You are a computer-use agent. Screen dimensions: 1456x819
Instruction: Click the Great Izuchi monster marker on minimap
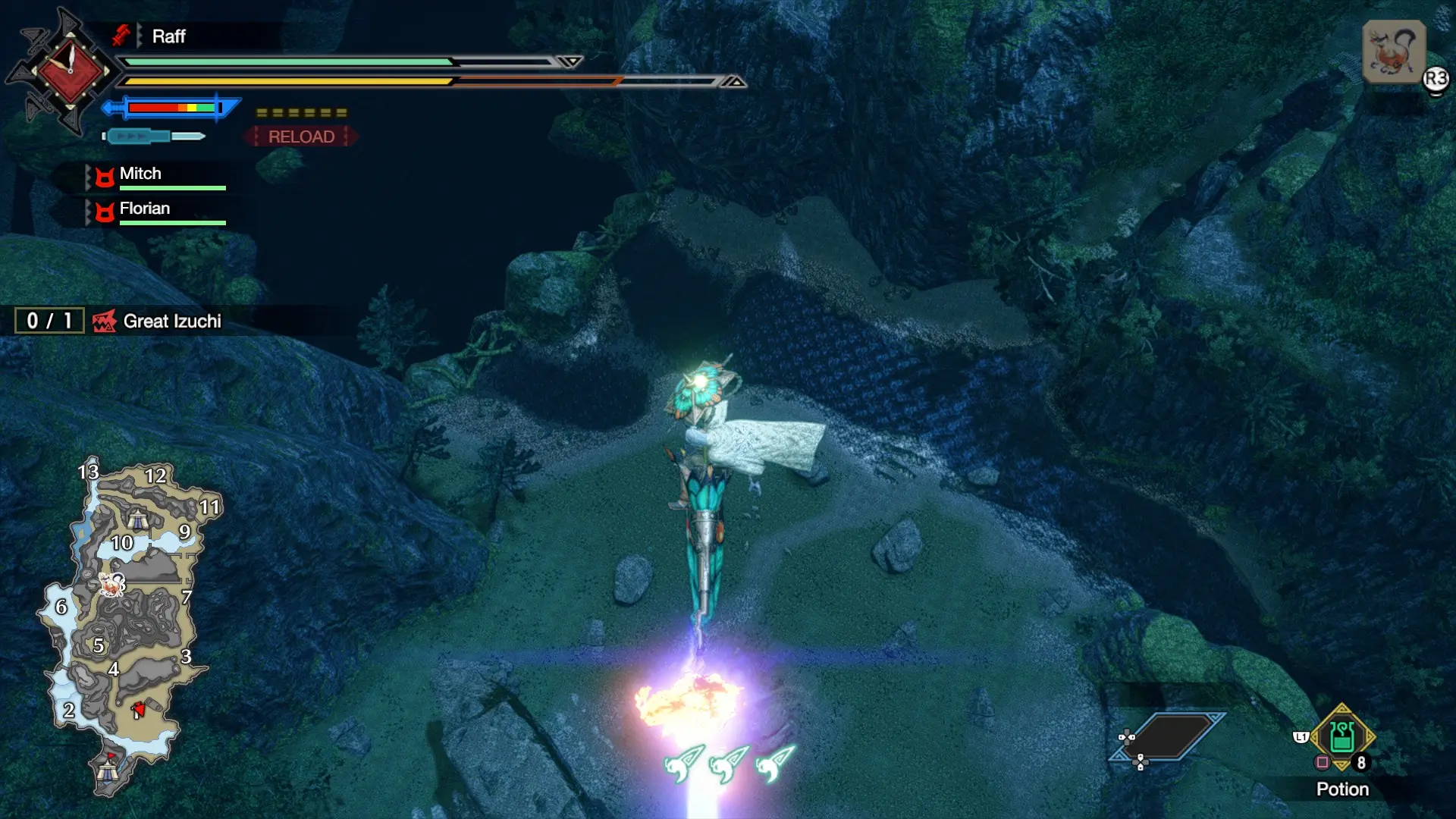(113, 584)
